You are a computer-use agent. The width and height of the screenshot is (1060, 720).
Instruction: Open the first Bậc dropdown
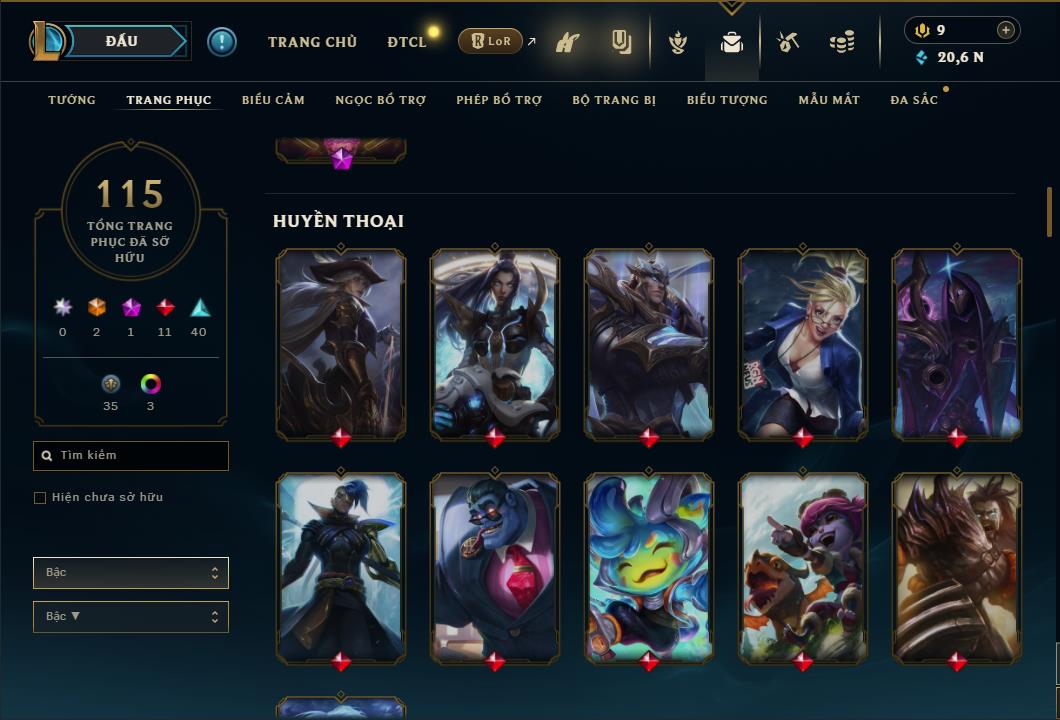131,573
